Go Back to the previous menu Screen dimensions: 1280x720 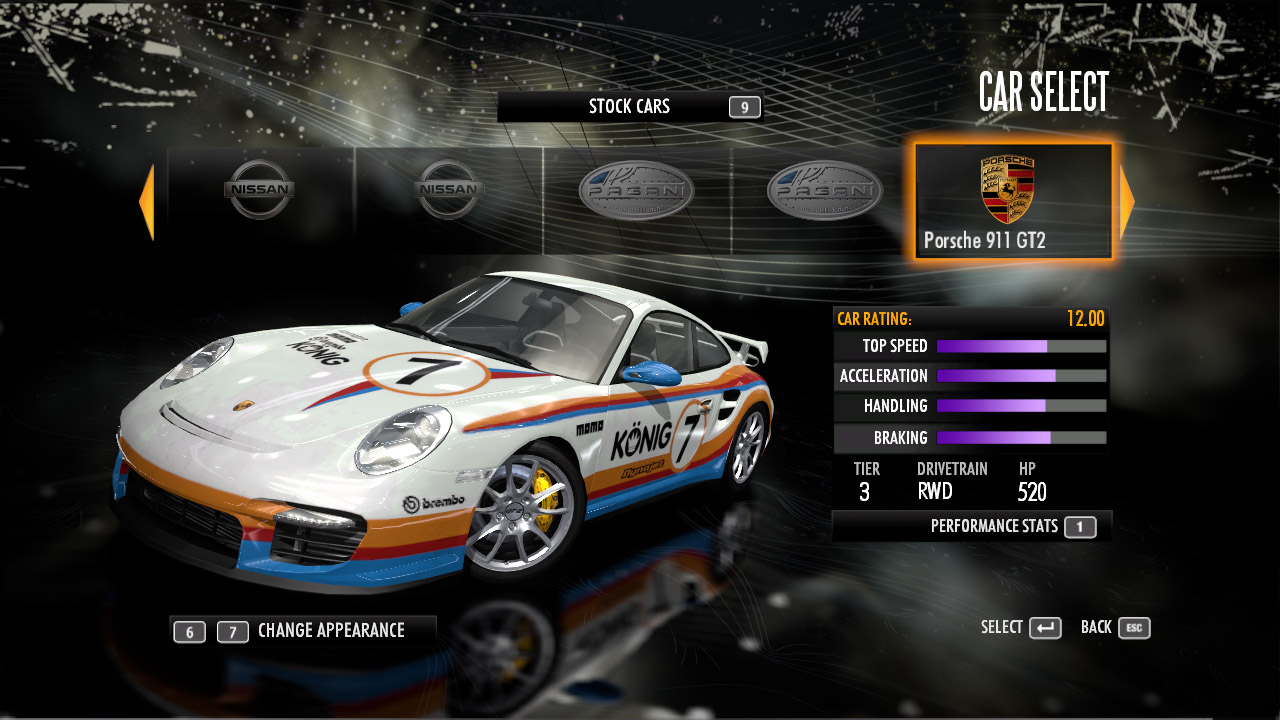coord(1115,628)
